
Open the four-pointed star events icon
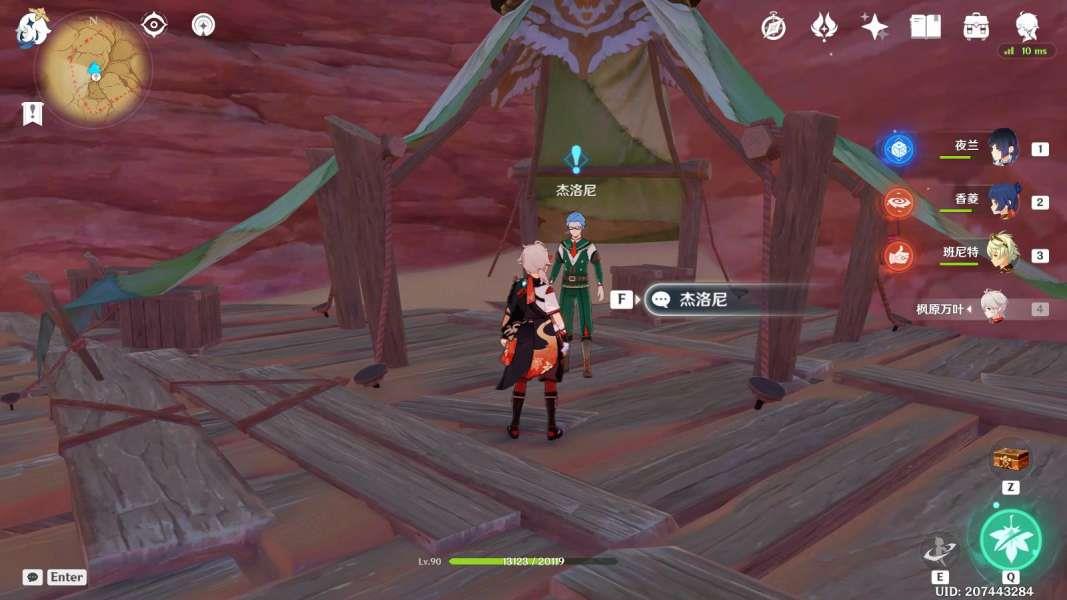point(875,27)
